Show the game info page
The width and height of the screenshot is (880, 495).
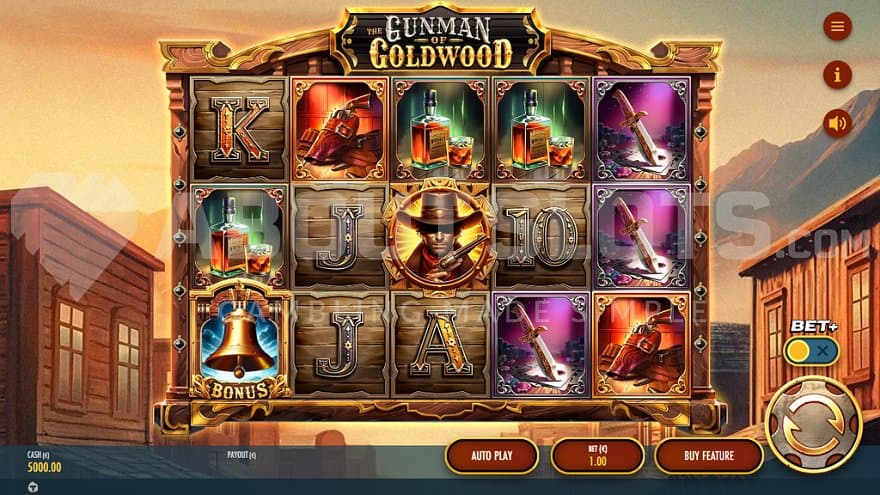pyautogui.click(x=837, y=74)
